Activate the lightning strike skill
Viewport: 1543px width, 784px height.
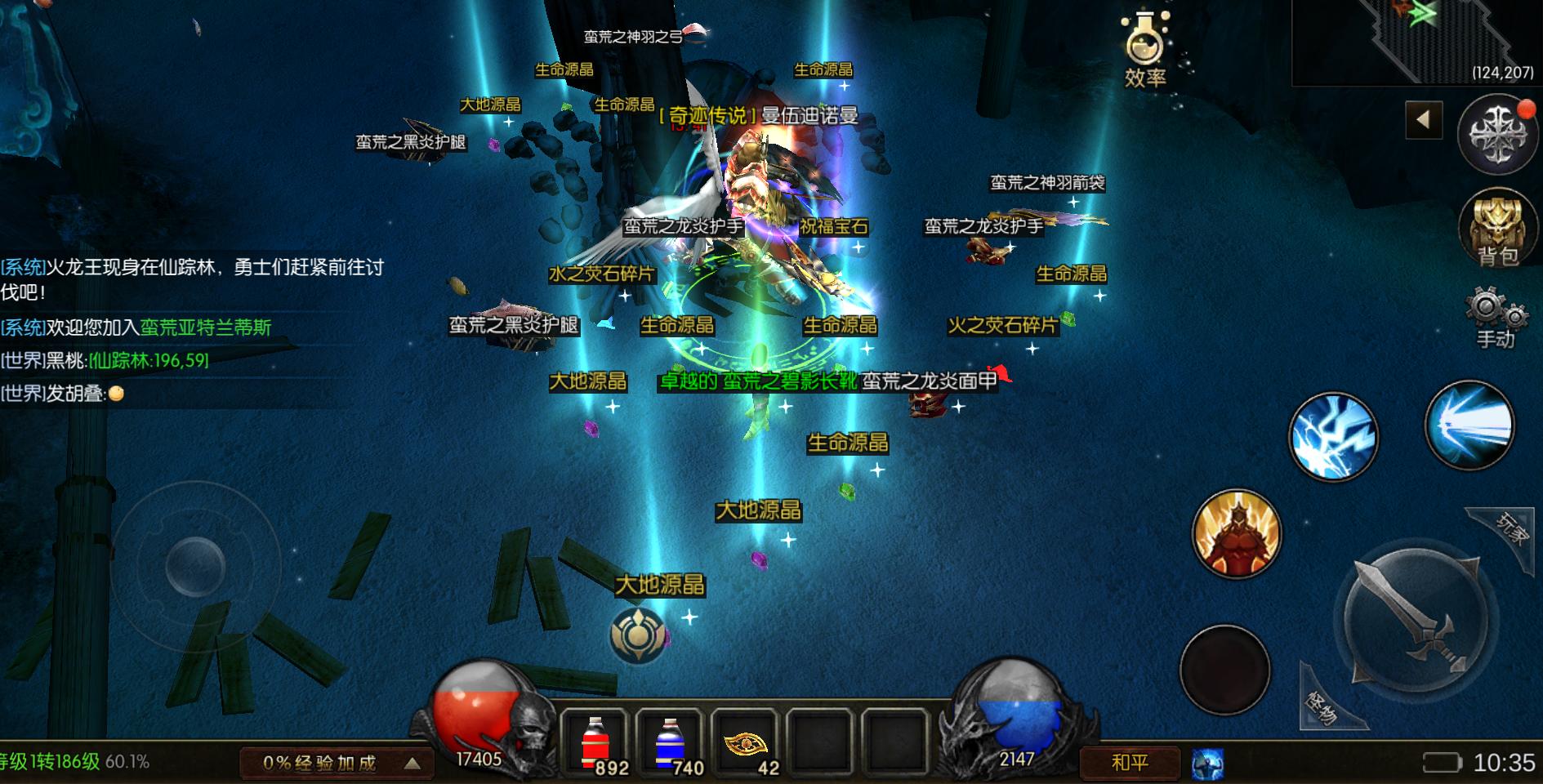(1333, 436)
